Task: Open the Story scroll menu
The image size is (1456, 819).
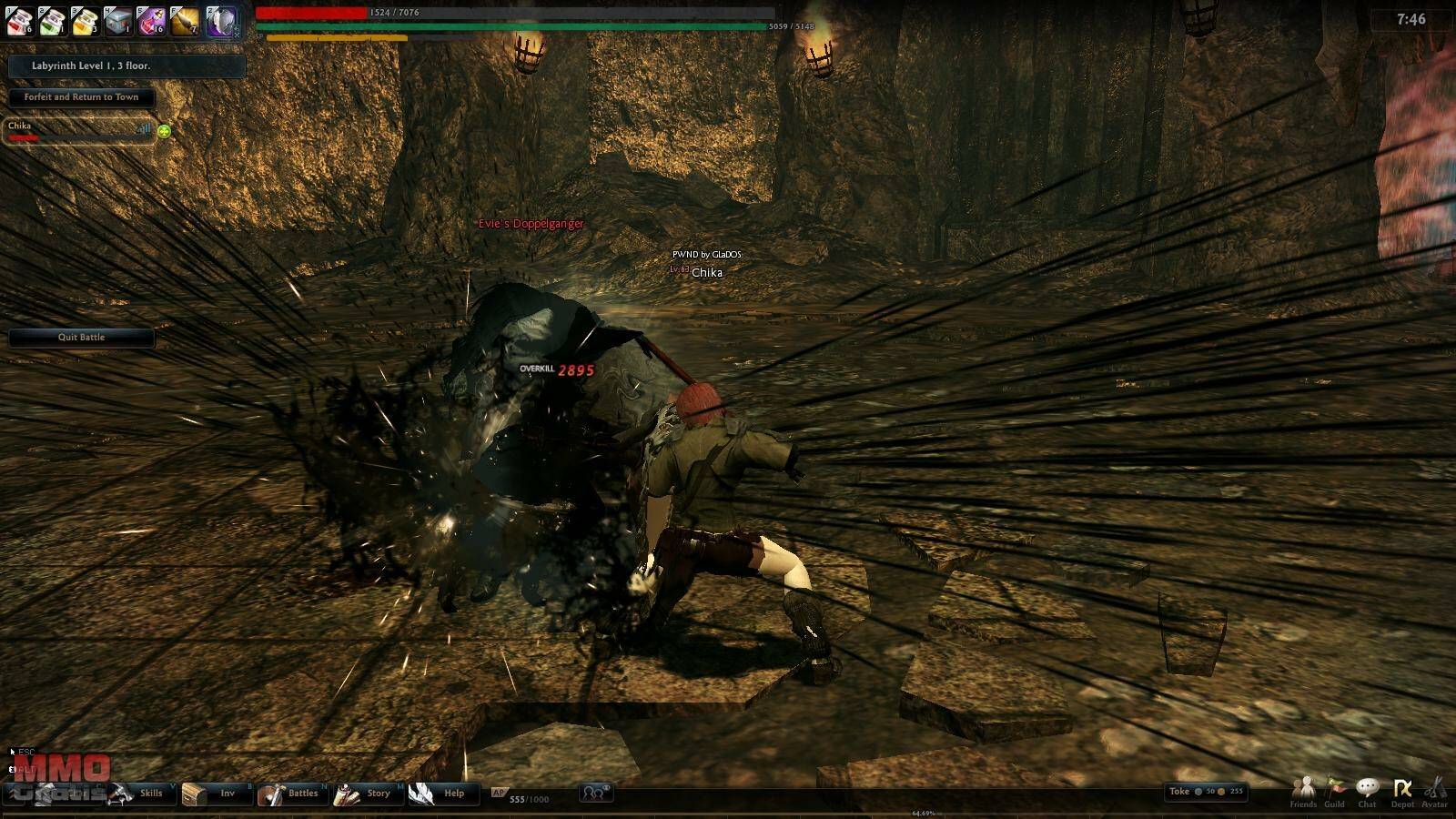Action: tap(366, 794)
